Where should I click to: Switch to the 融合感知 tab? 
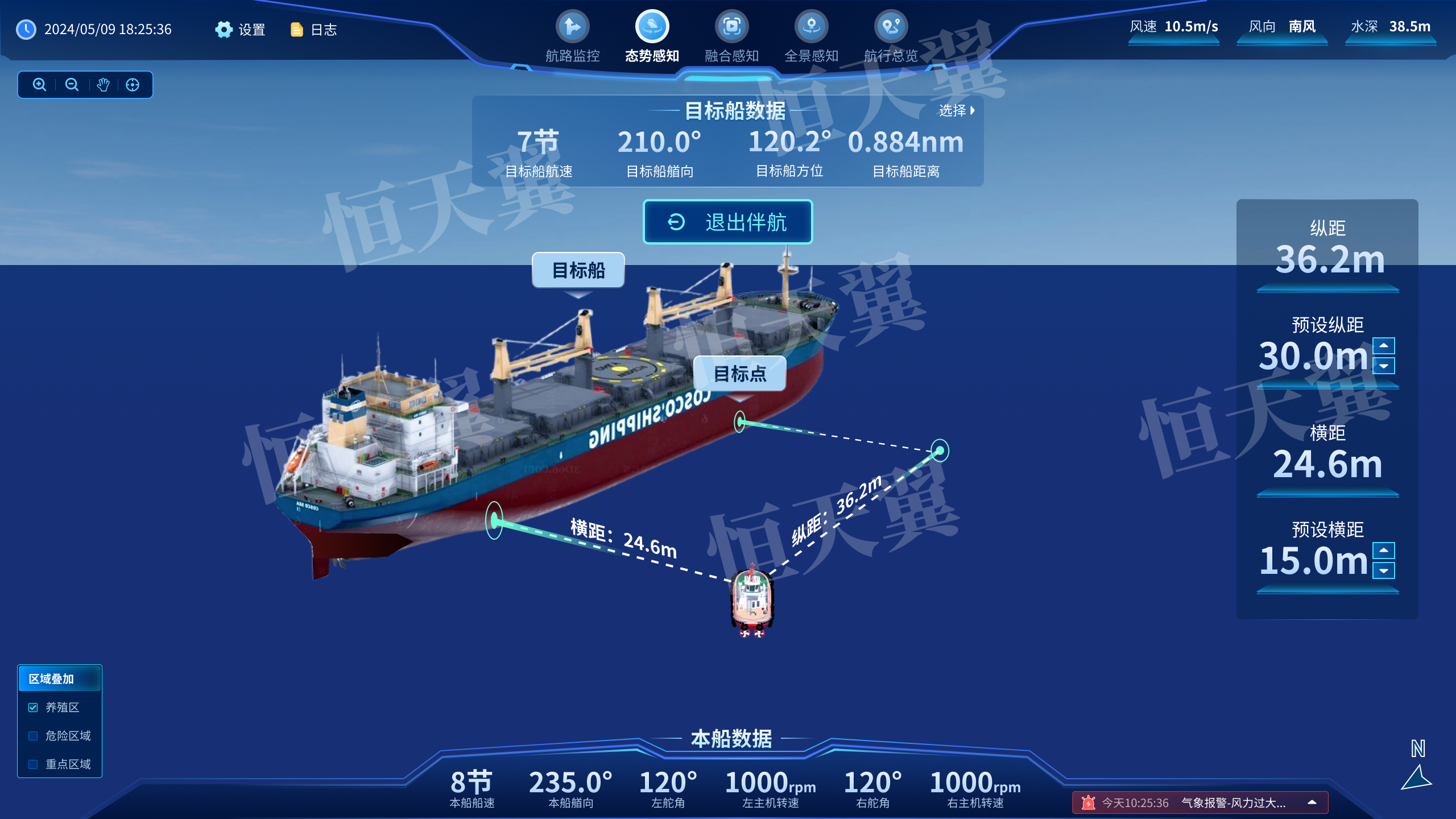[x=731, y=36]
